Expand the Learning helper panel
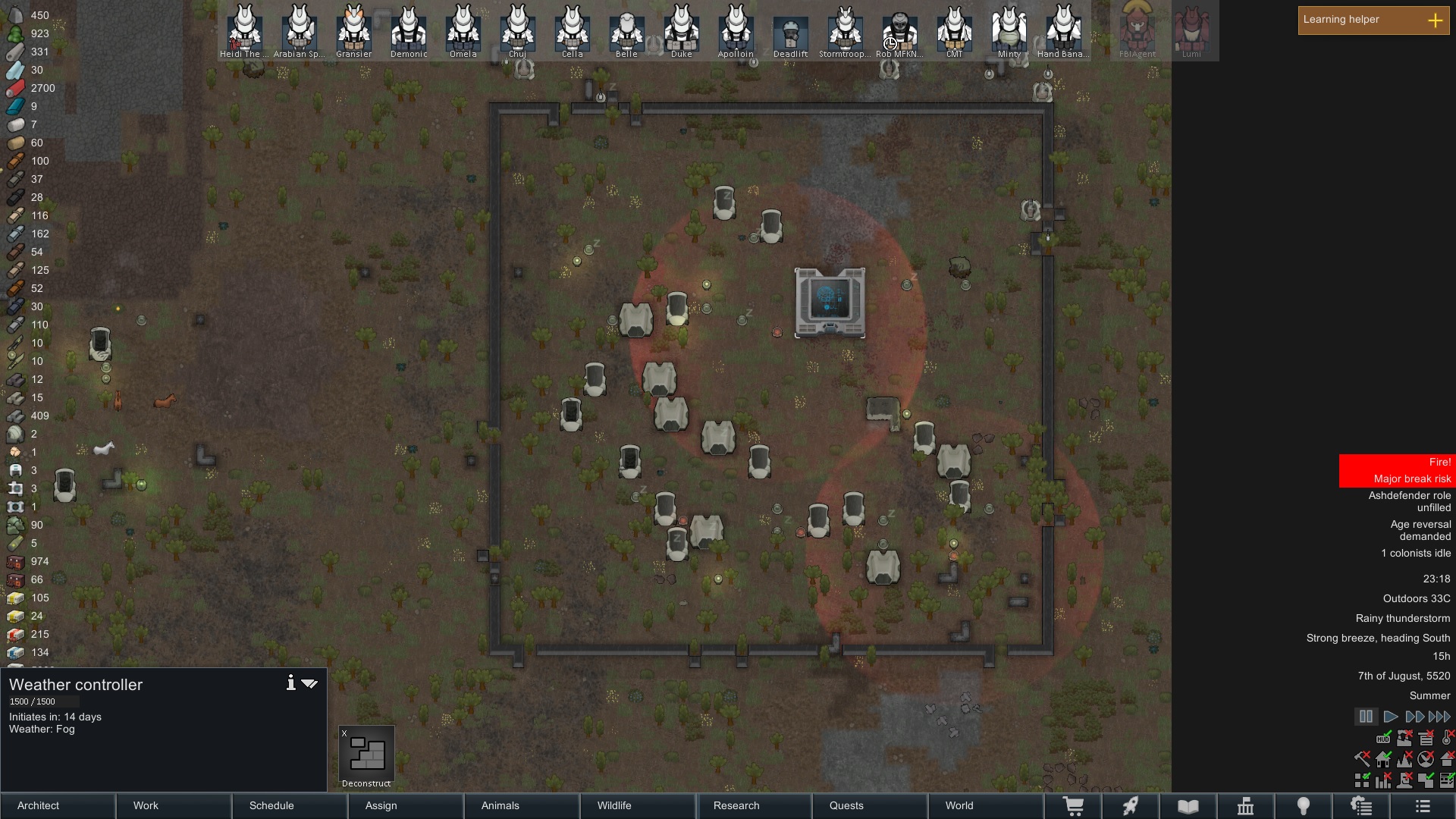 point(1436,20)
